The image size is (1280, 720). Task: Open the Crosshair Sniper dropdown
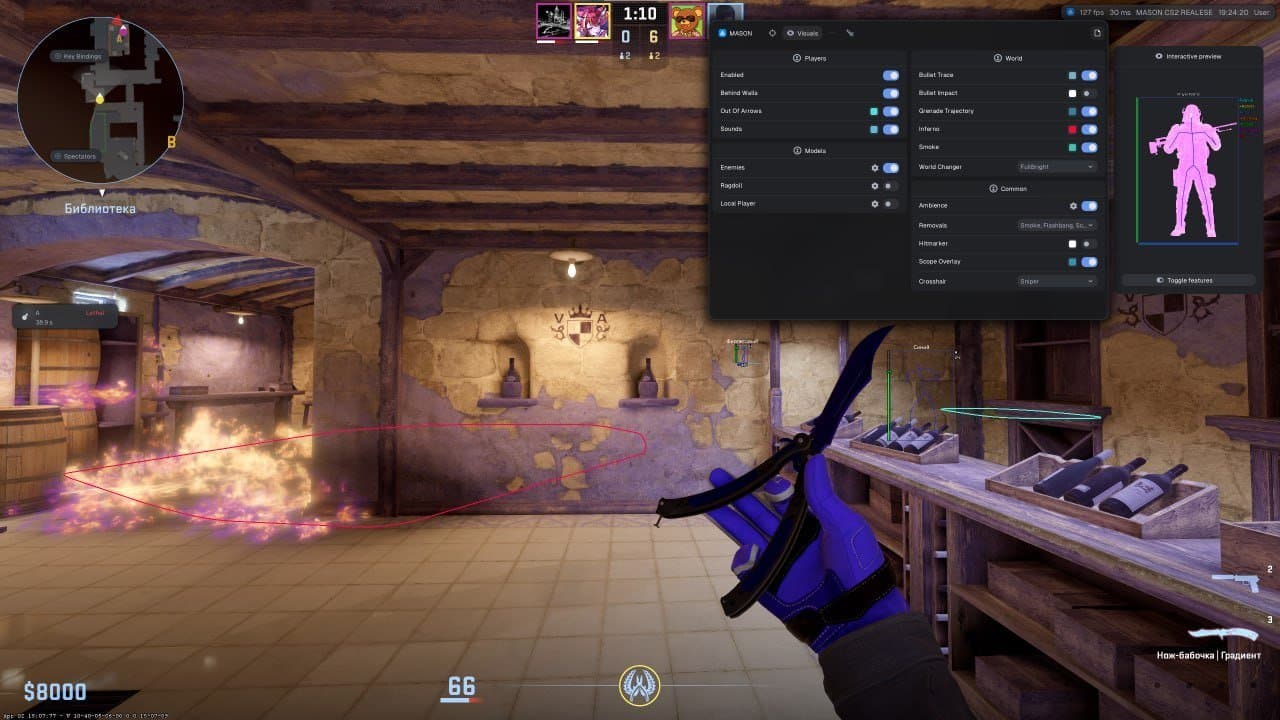coord(1055,281)
